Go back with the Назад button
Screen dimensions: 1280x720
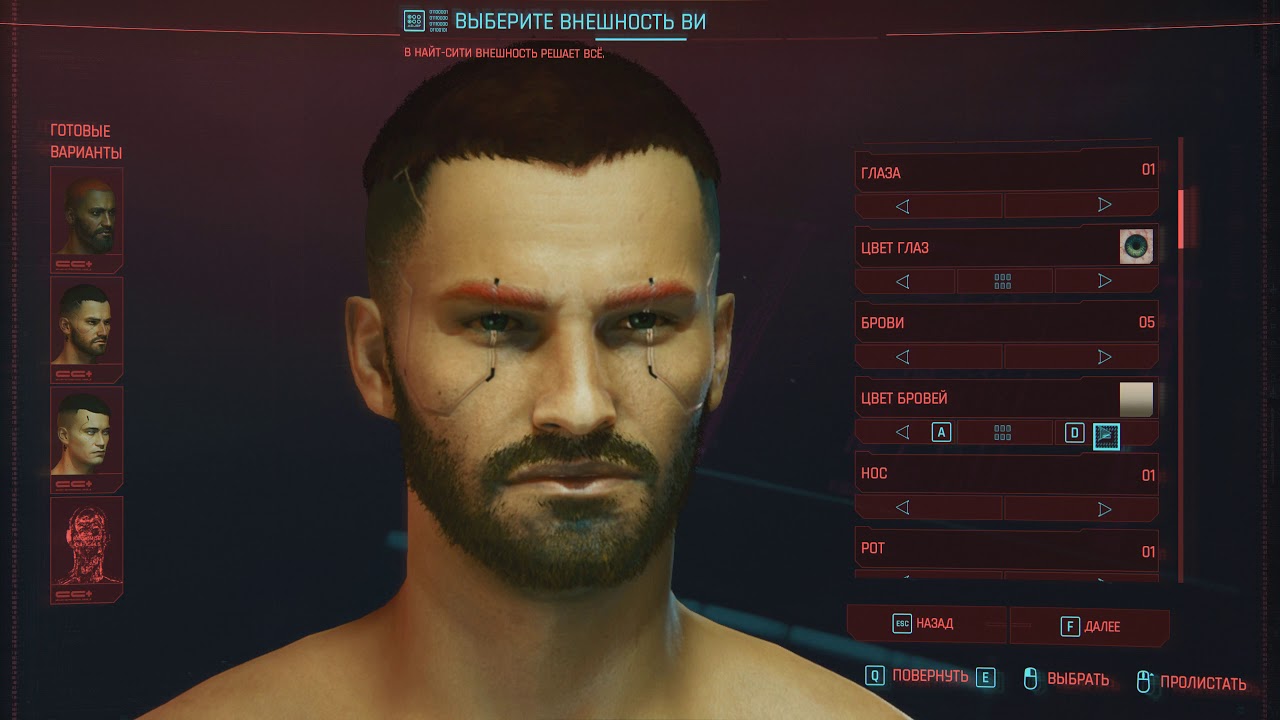pos(925,624)
